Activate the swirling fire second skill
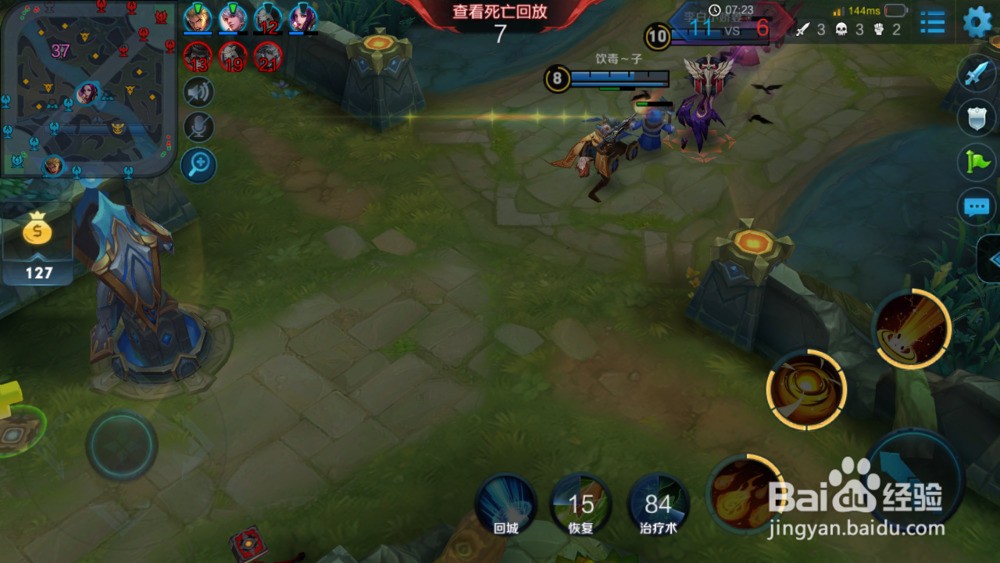Screen dimensions: 1000x563 [x=806, y=388]
